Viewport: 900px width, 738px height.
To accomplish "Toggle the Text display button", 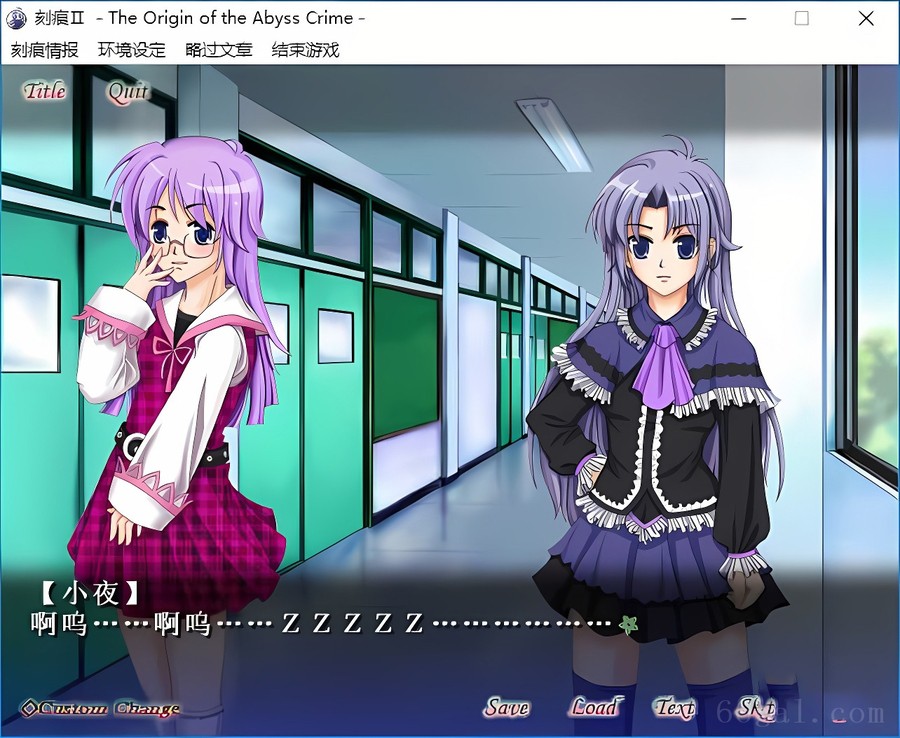I will 675,708.
